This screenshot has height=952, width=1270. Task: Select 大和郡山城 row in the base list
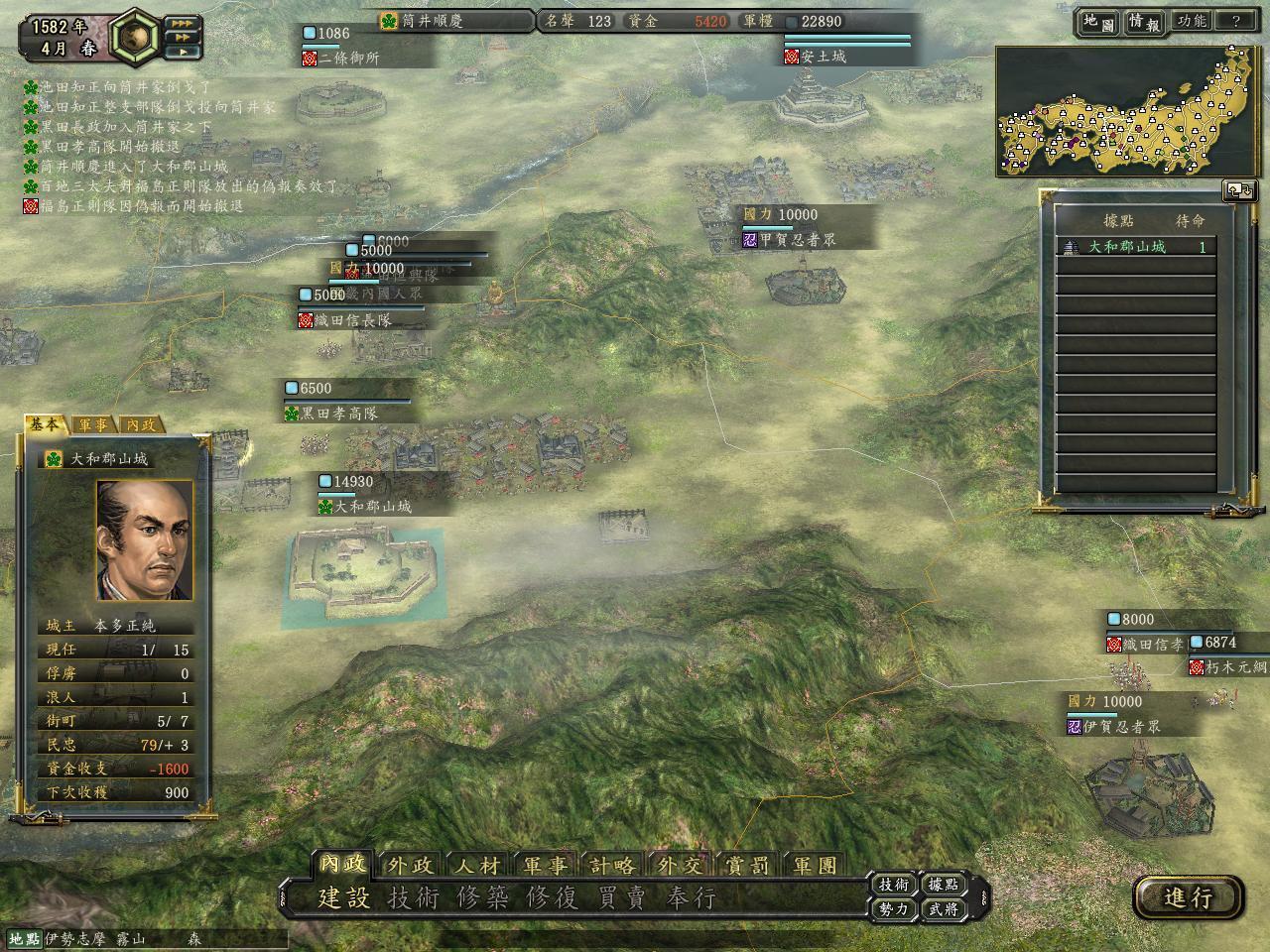pyautogui.click(x=1136, y=247)
